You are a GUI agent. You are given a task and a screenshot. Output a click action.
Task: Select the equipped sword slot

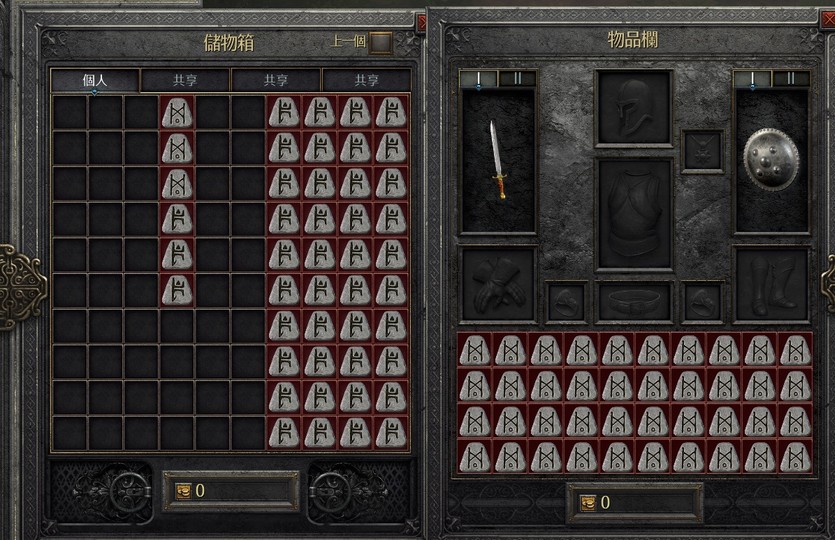pos(498,160)
